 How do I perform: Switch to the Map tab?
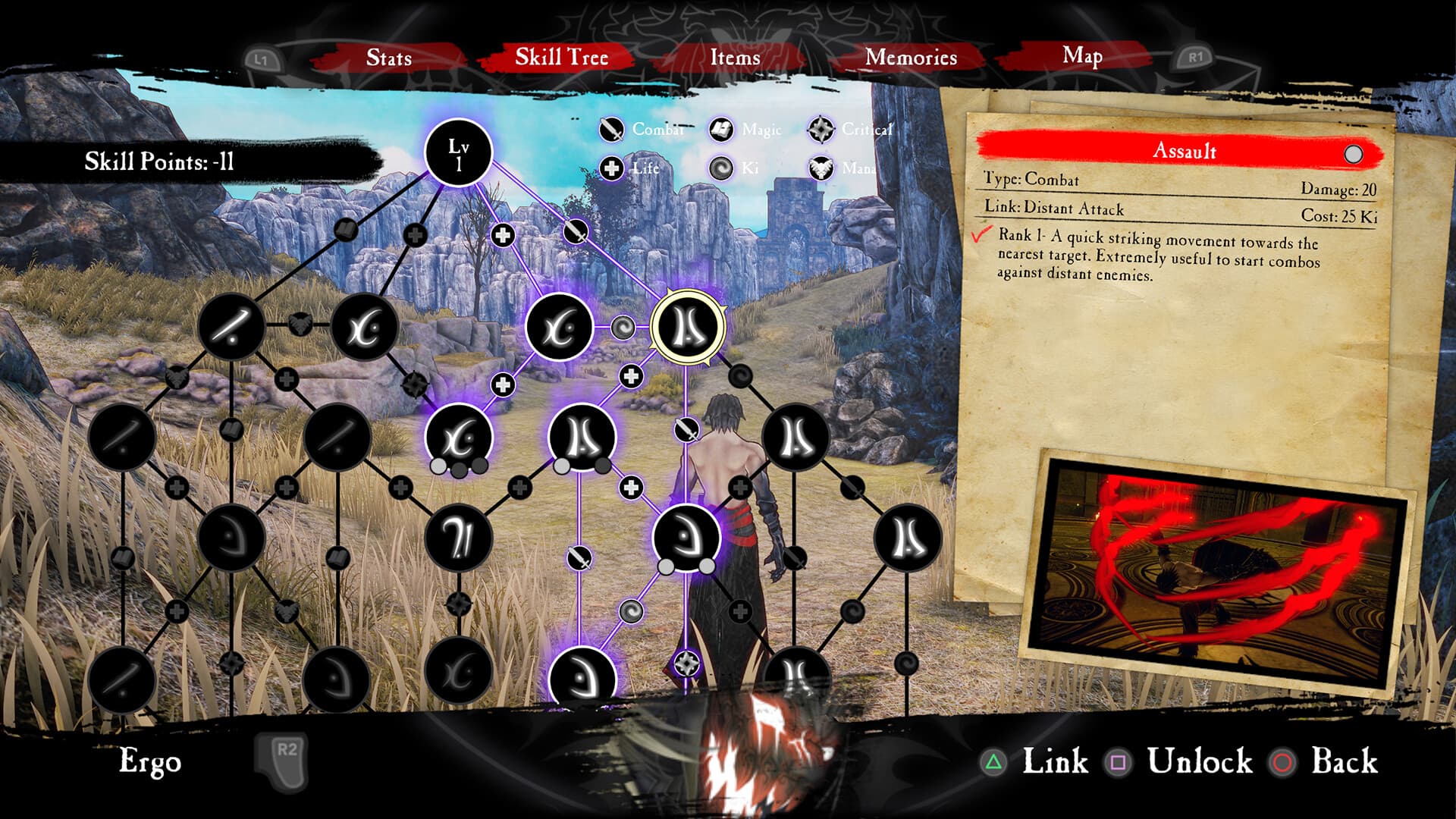coord(1082,55)
